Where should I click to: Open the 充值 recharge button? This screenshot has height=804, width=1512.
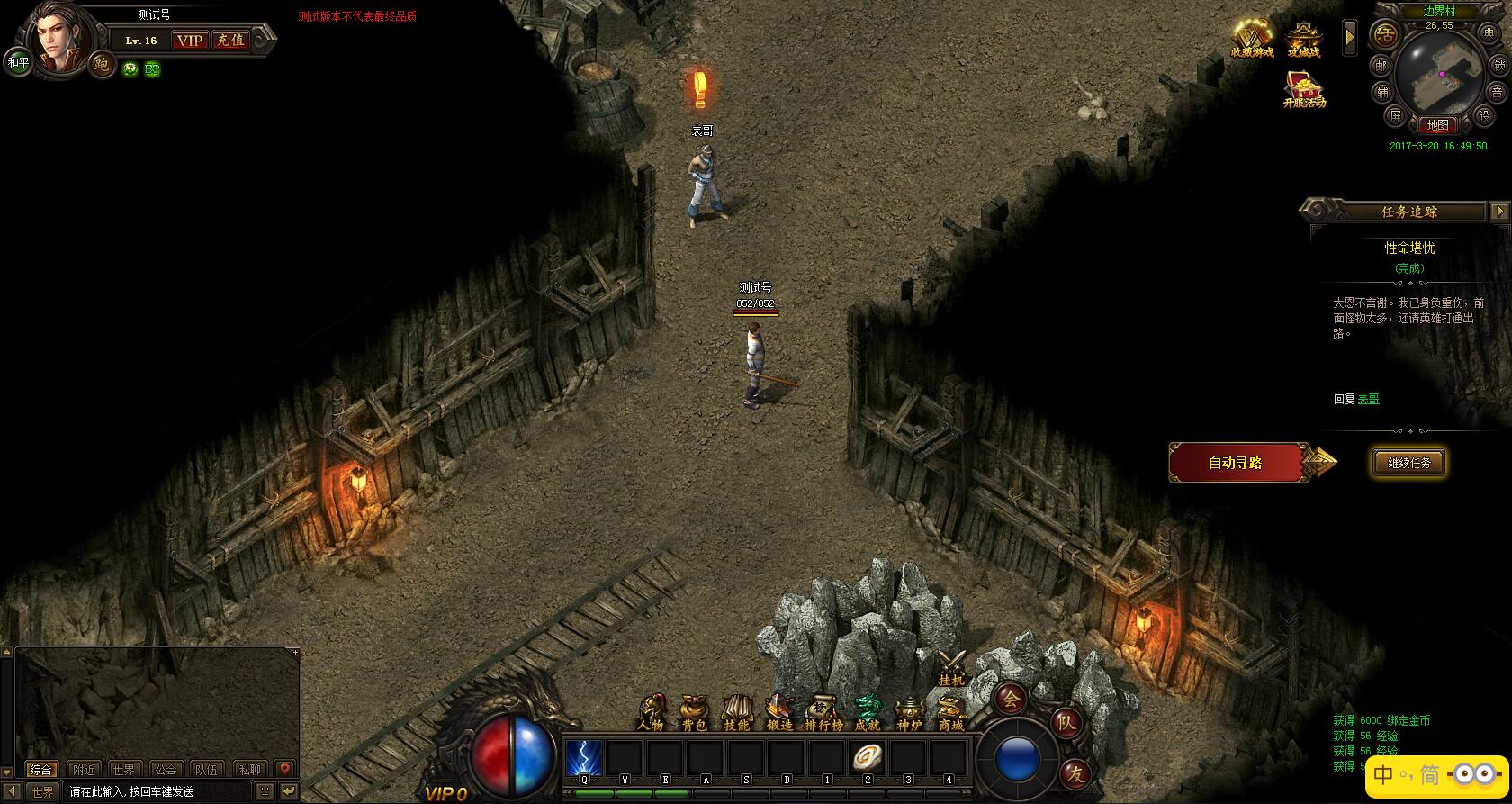pyautogui.click(x=230, y=41)
